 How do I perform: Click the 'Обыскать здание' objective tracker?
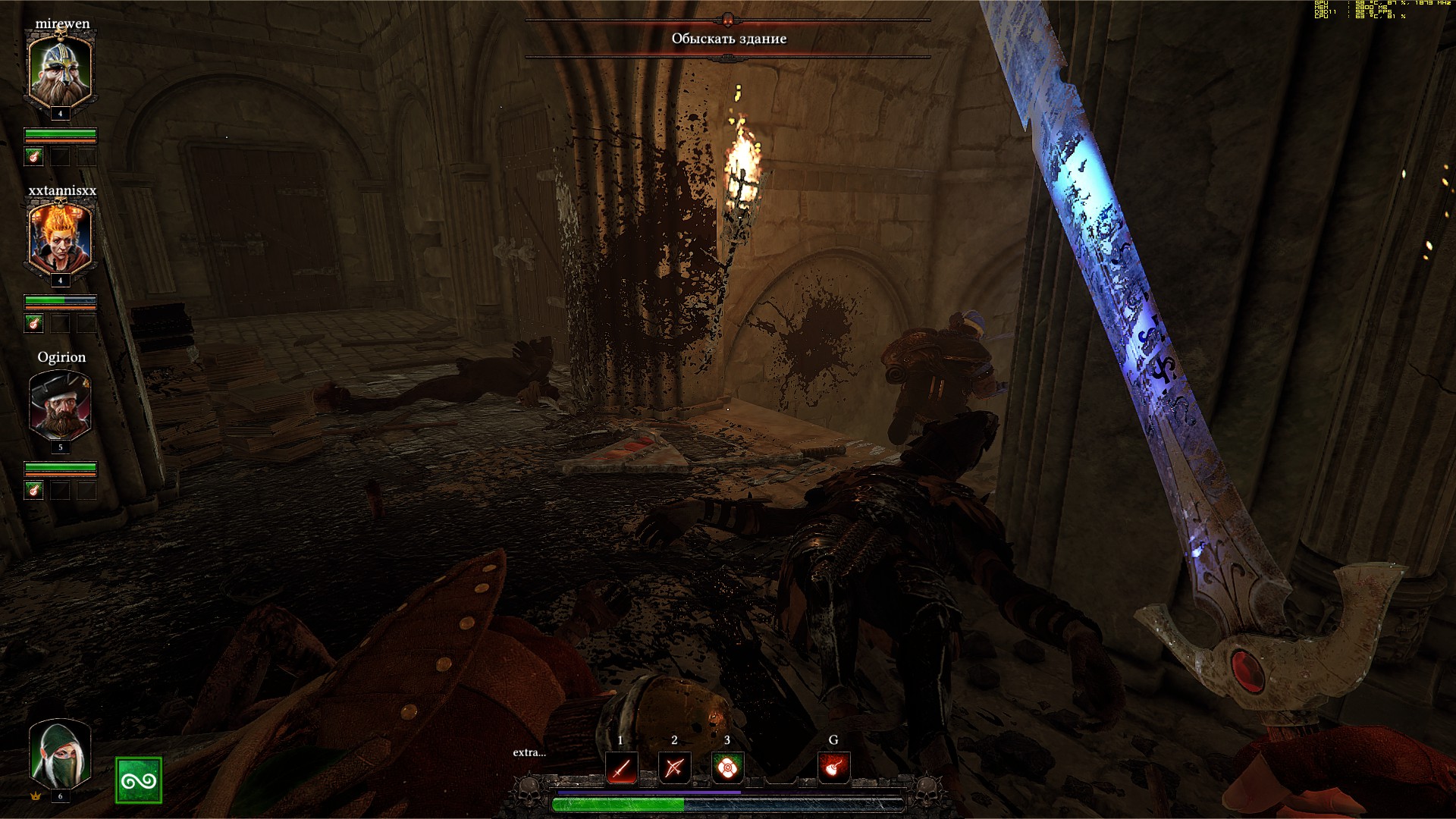point(729,39)
